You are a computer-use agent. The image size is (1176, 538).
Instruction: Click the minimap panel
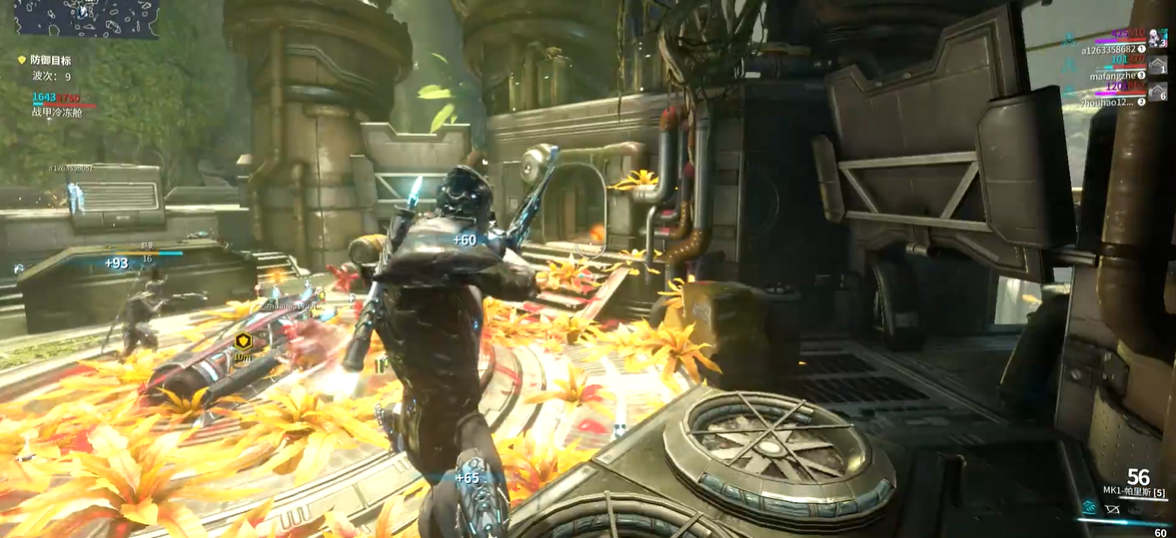tap(86, 19)
